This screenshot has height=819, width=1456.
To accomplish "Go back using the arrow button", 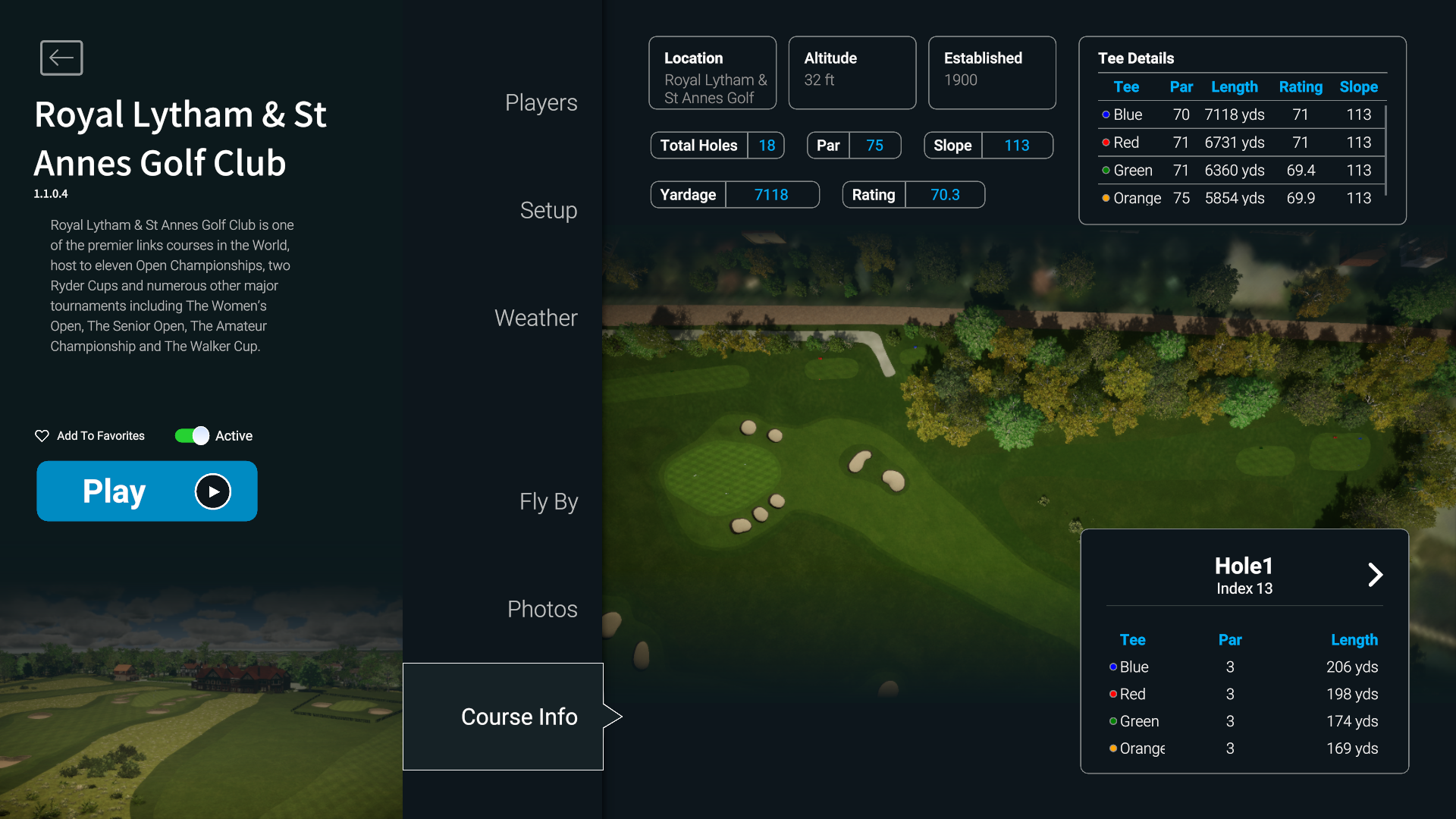I will pos(61,58).
